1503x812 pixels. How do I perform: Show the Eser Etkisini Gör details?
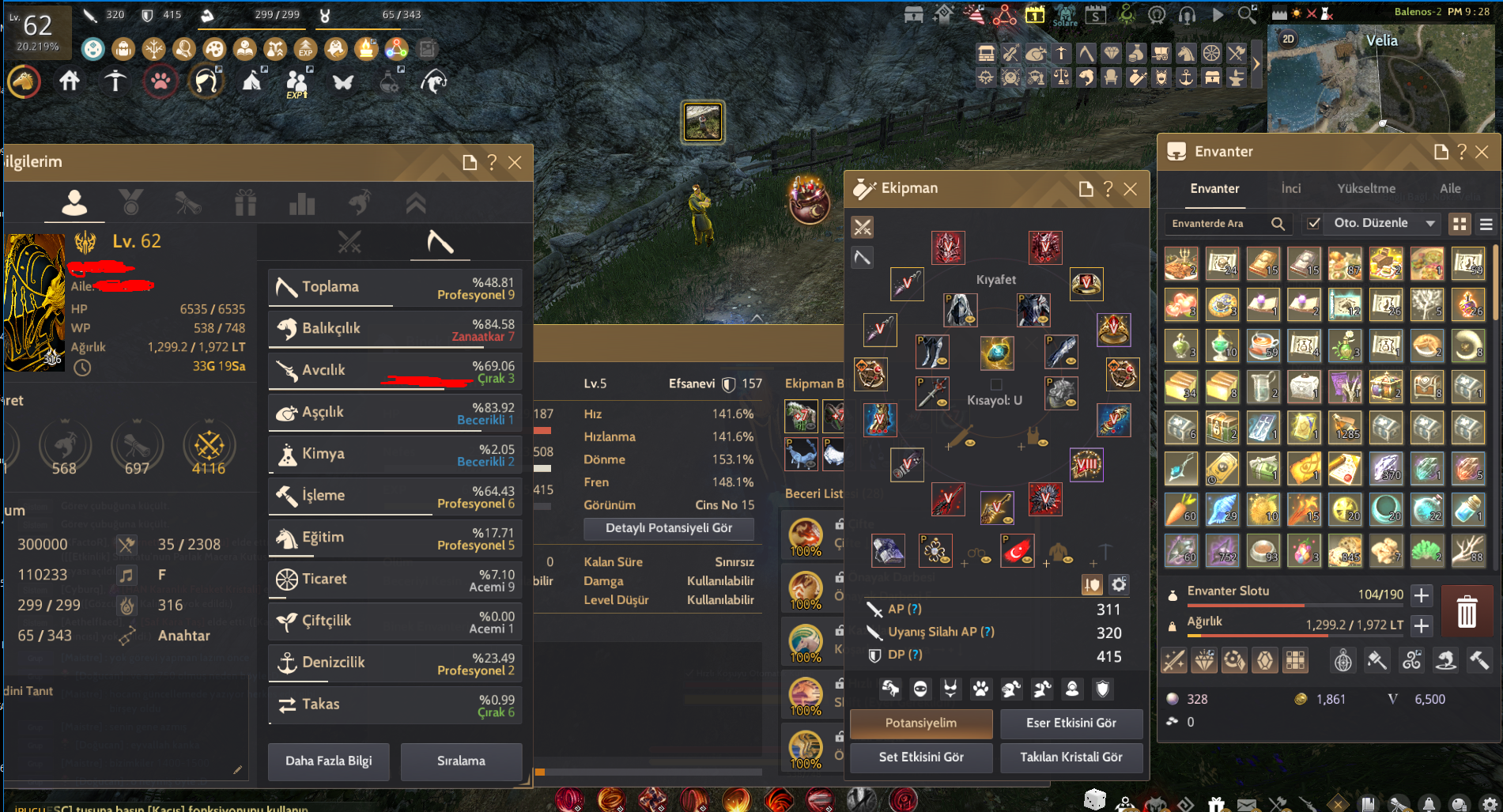tap(1071, 723)
